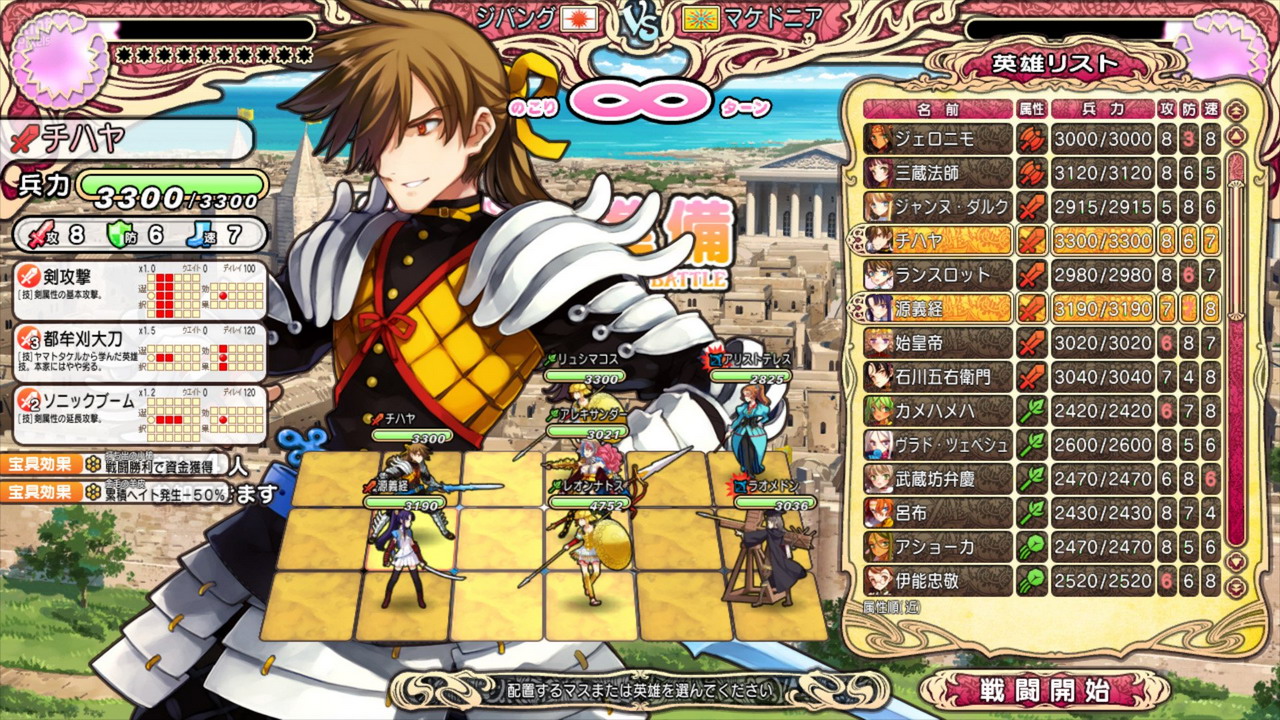Image resolution: width=1280 pixels, height=720 pixels.
Task: Choose 三蔵法師 from the hero list
Action: pos(938,173)
